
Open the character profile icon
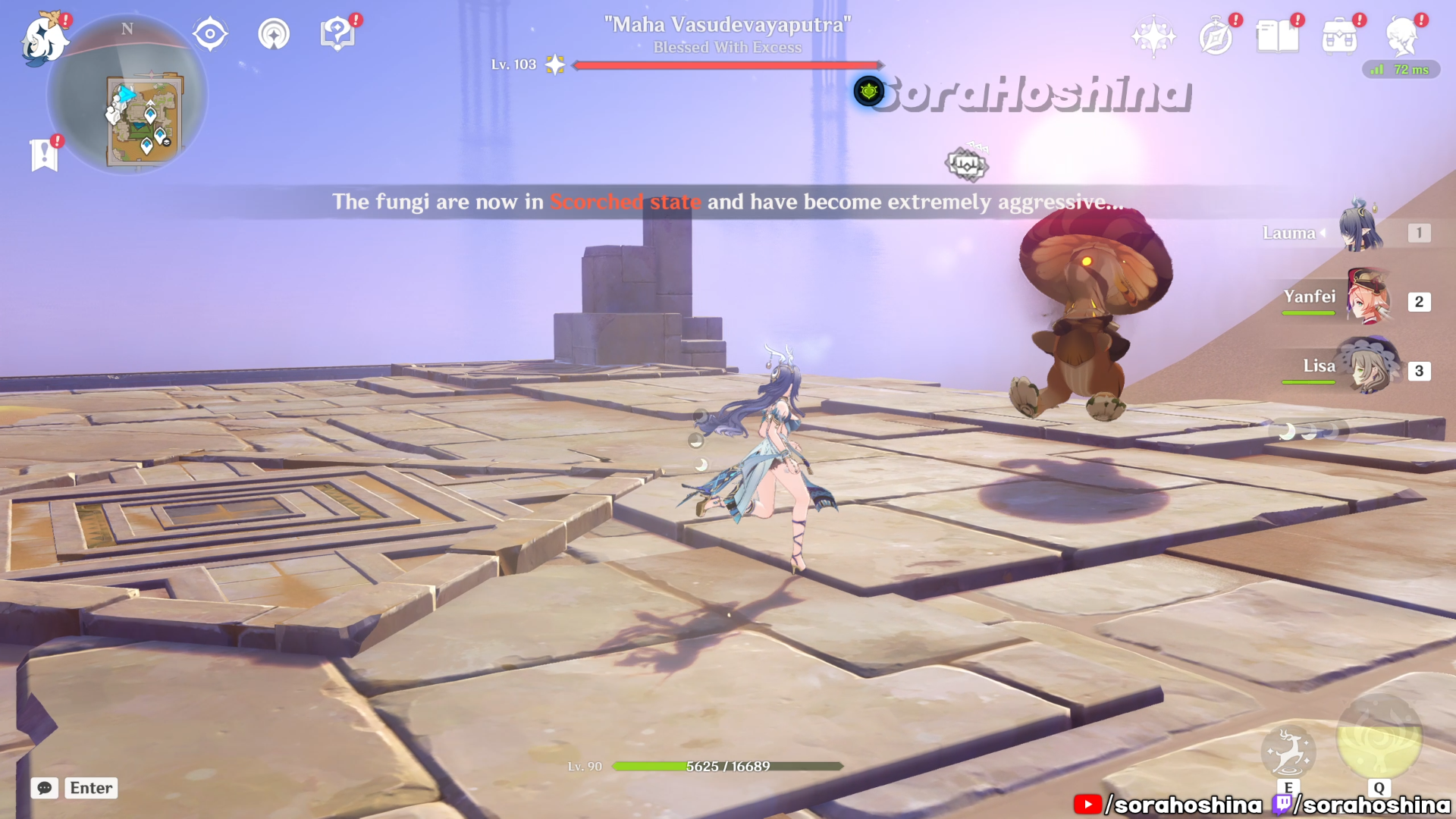click(x=1402, y=36)
